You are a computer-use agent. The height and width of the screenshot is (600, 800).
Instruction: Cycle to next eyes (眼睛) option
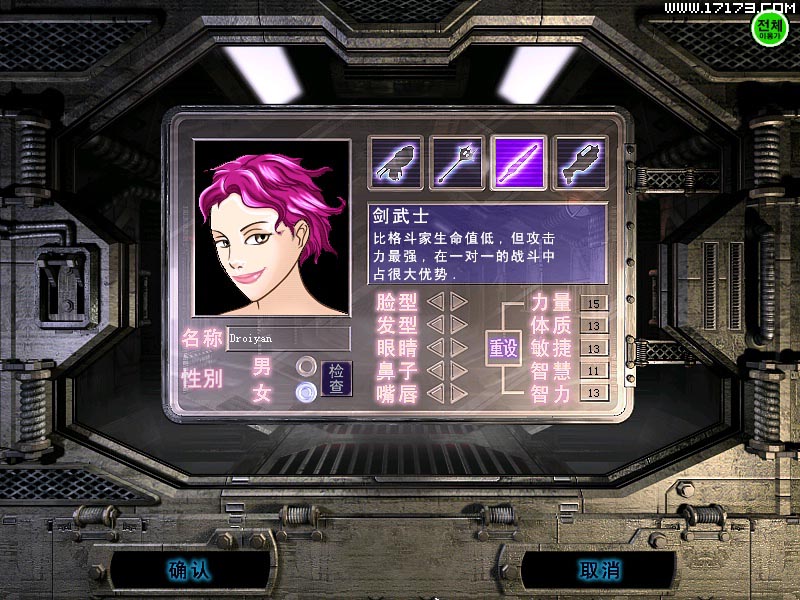click(458, 347)
